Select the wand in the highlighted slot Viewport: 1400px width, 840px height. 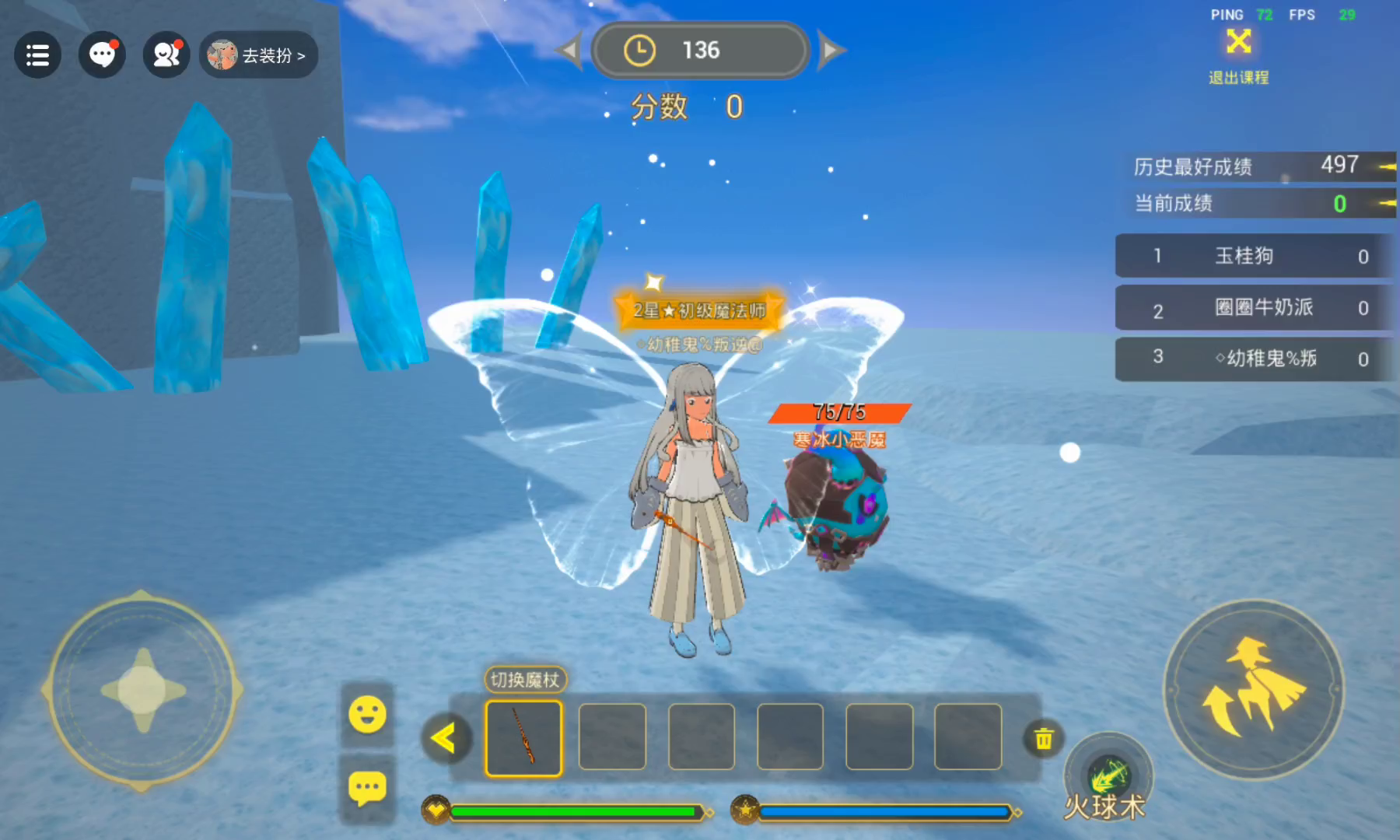point(523,738)
